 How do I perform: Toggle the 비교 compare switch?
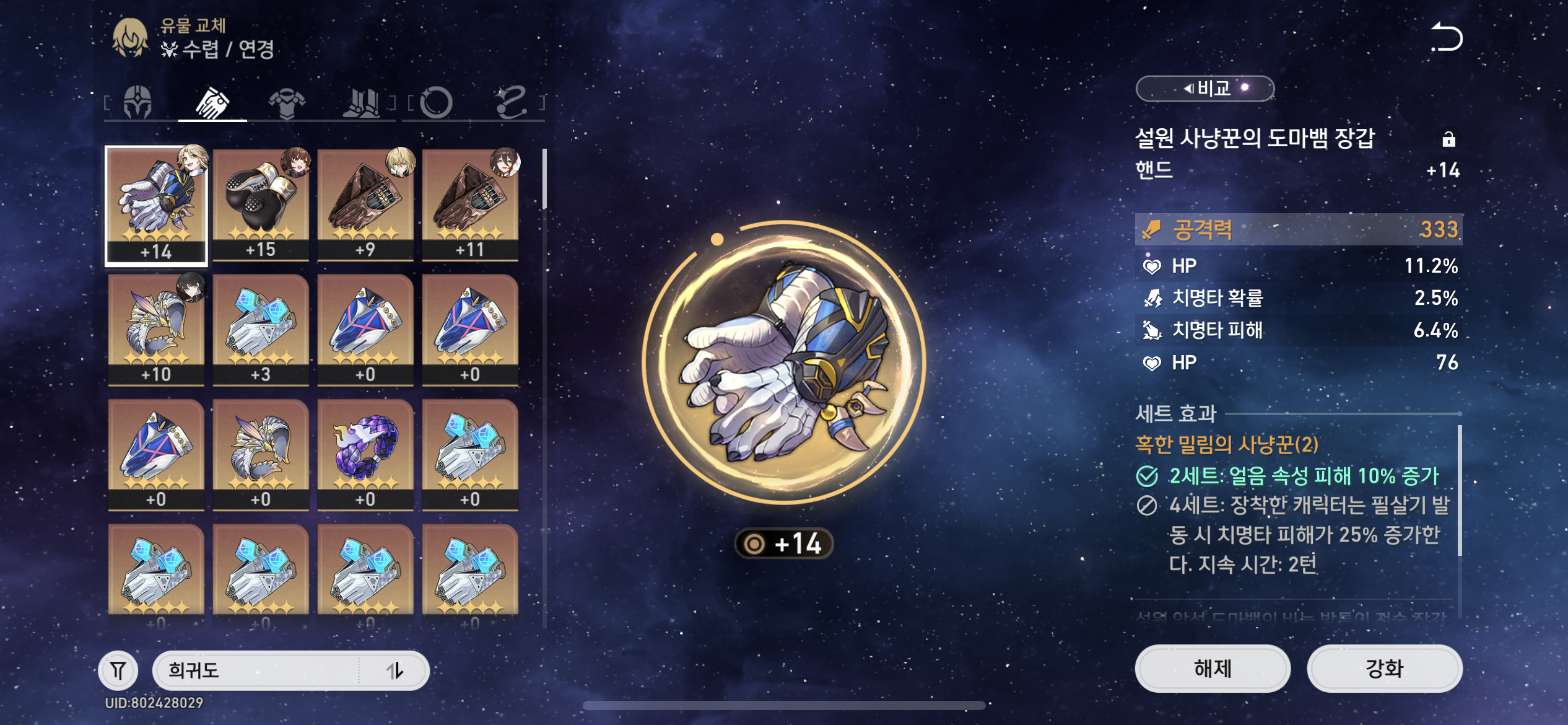point(1204,89)
